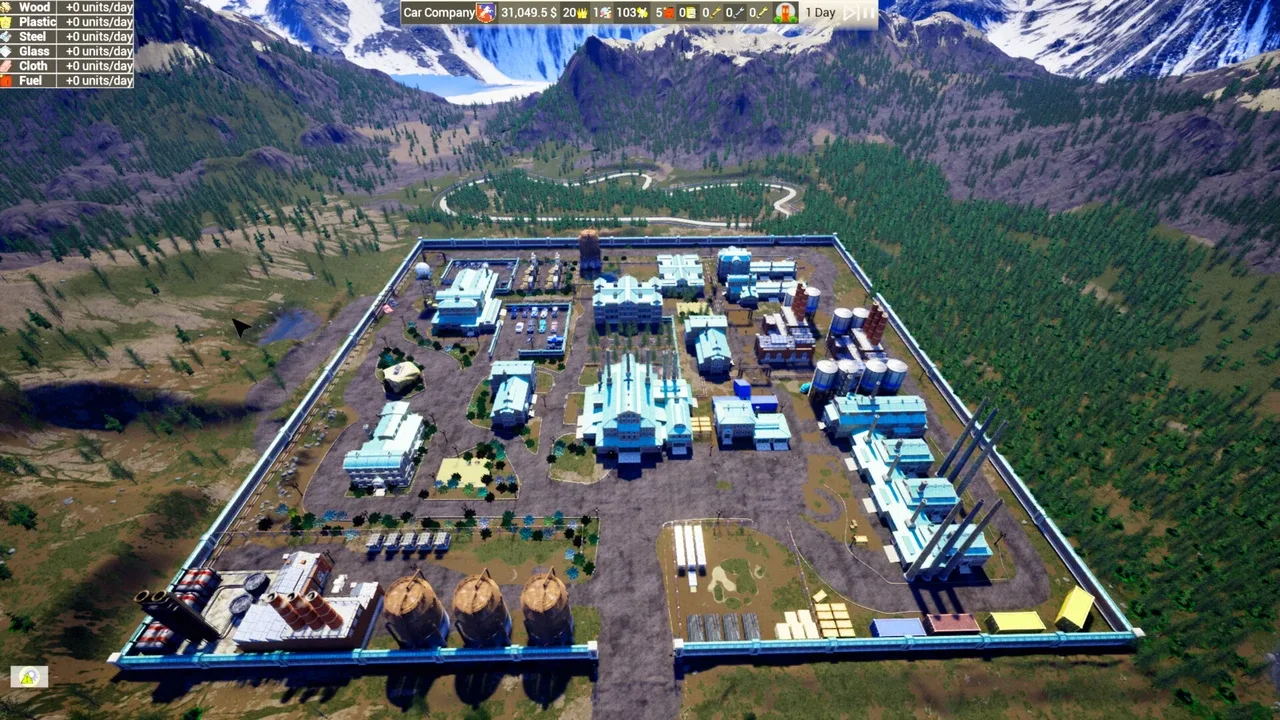Click the Steel resource icon

coord(8,36)
